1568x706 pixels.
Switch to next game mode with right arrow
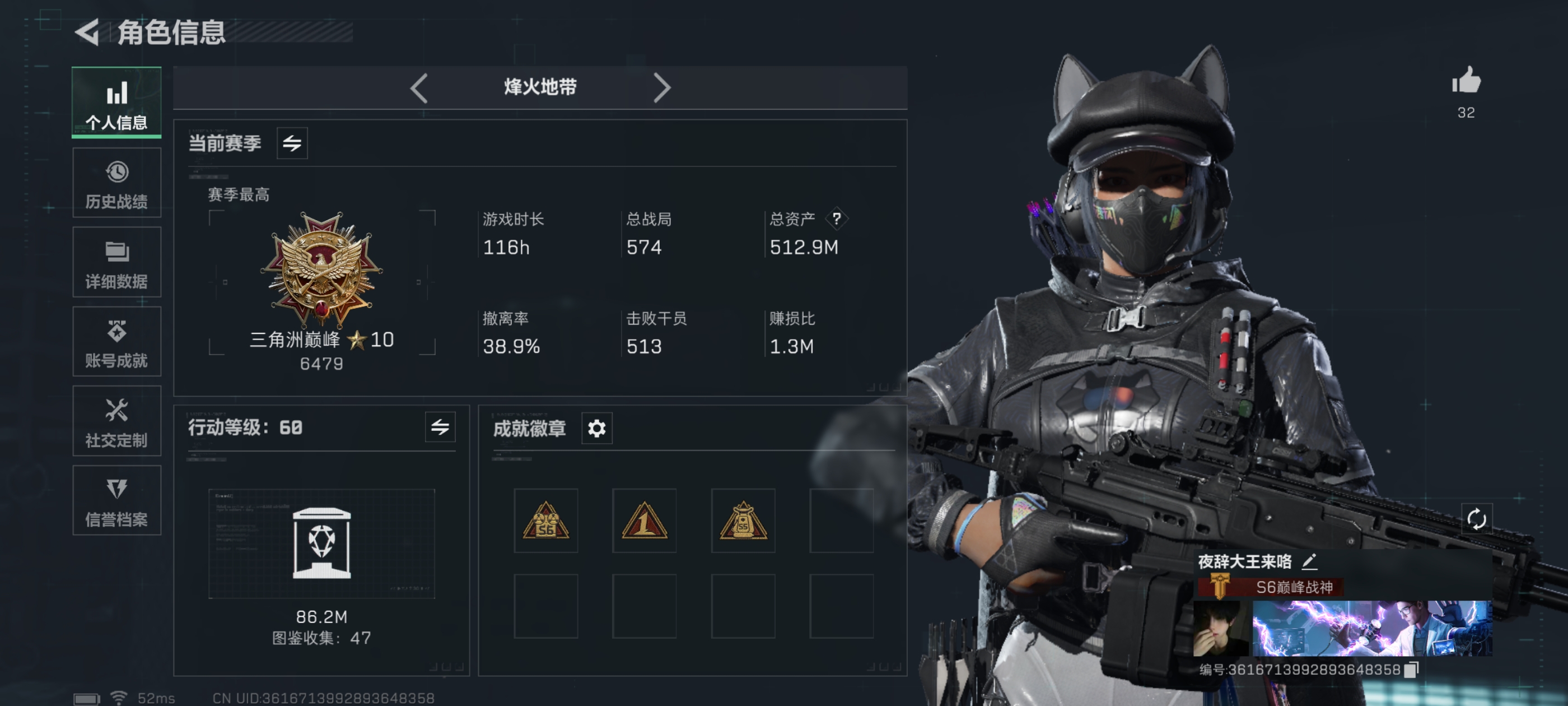click(x=662, y=89)
